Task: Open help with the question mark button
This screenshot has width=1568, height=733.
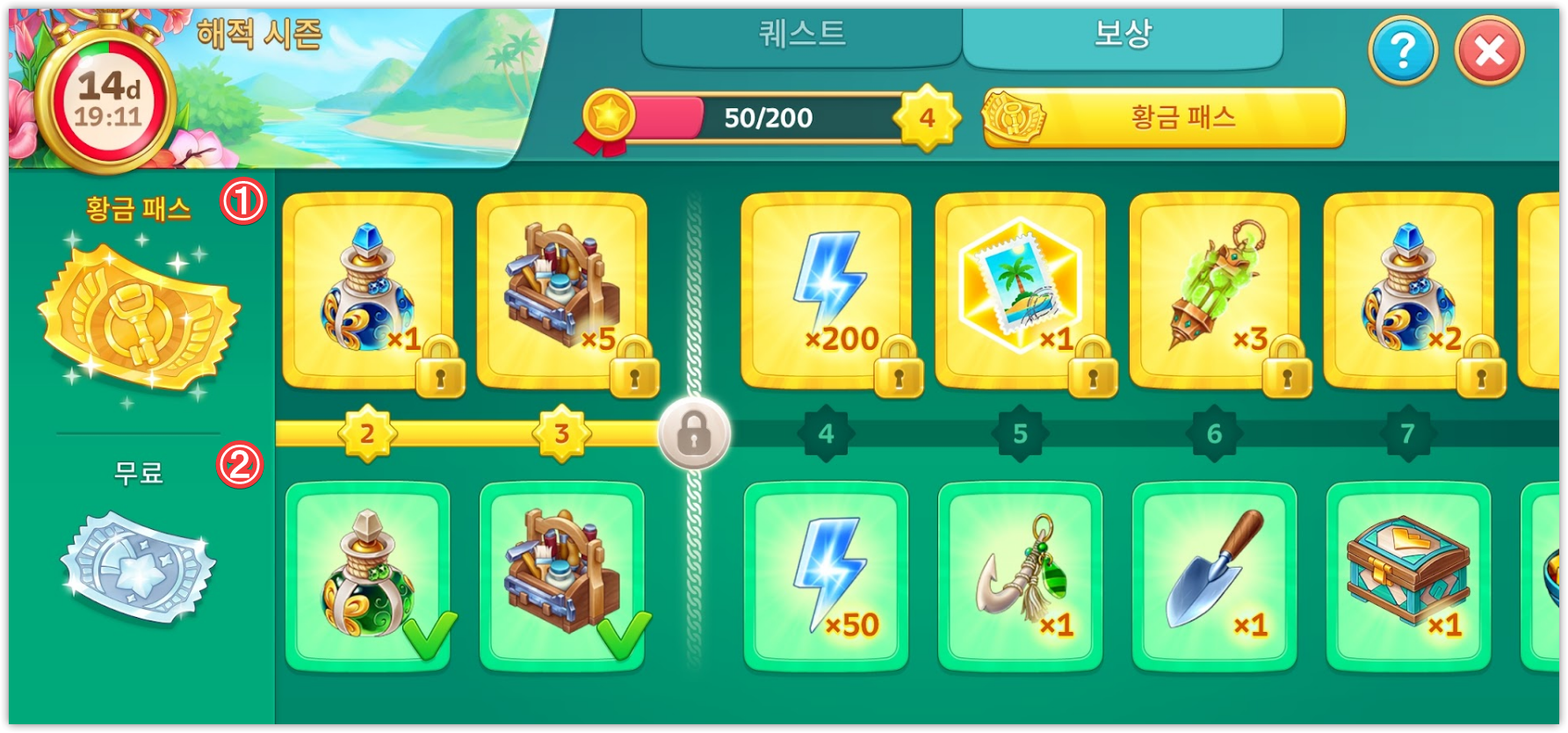Action: point(1402,51)
